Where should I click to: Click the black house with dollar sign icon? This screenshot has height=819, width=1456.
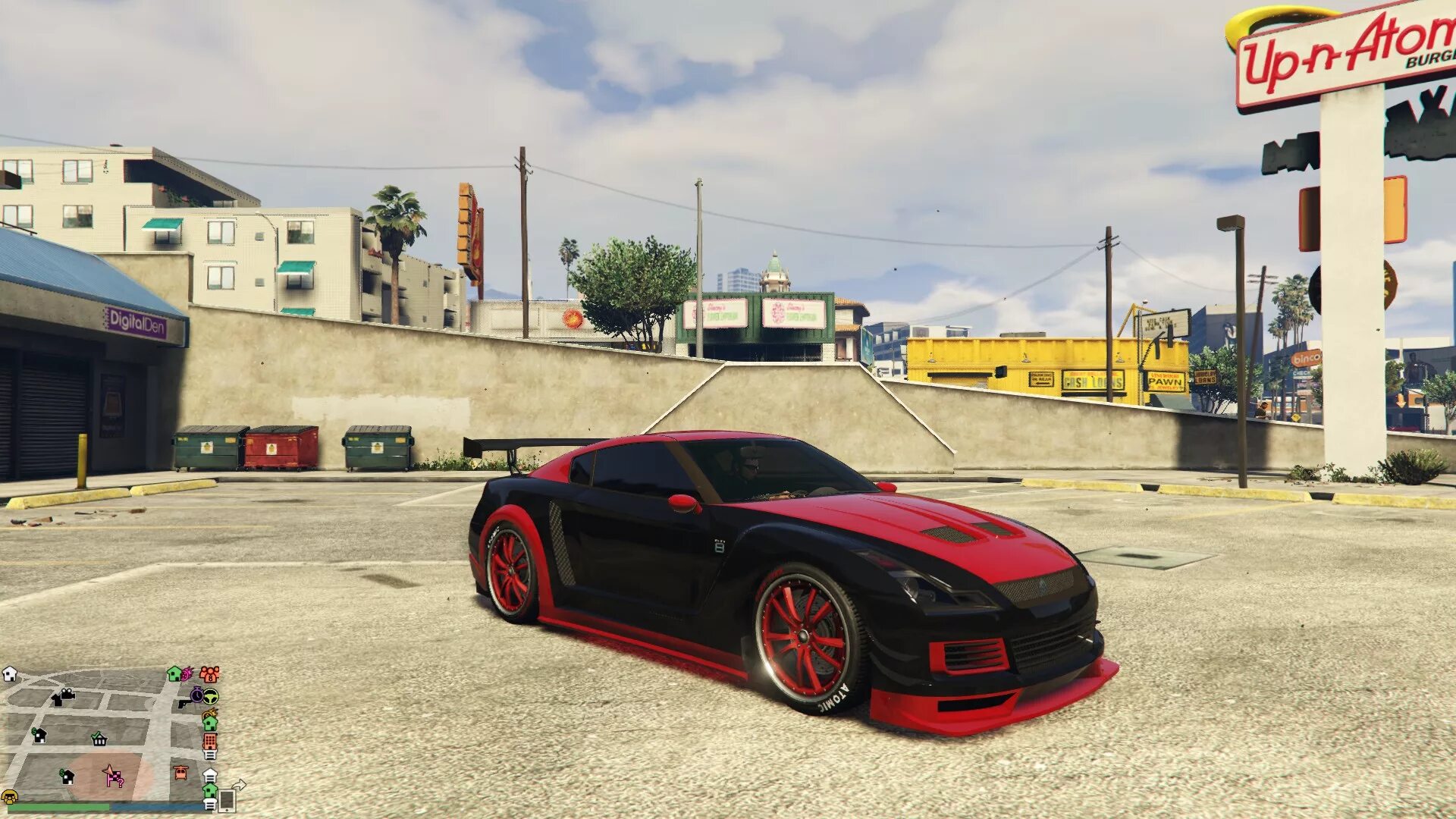pyautogui.click(x=39, y=738)
